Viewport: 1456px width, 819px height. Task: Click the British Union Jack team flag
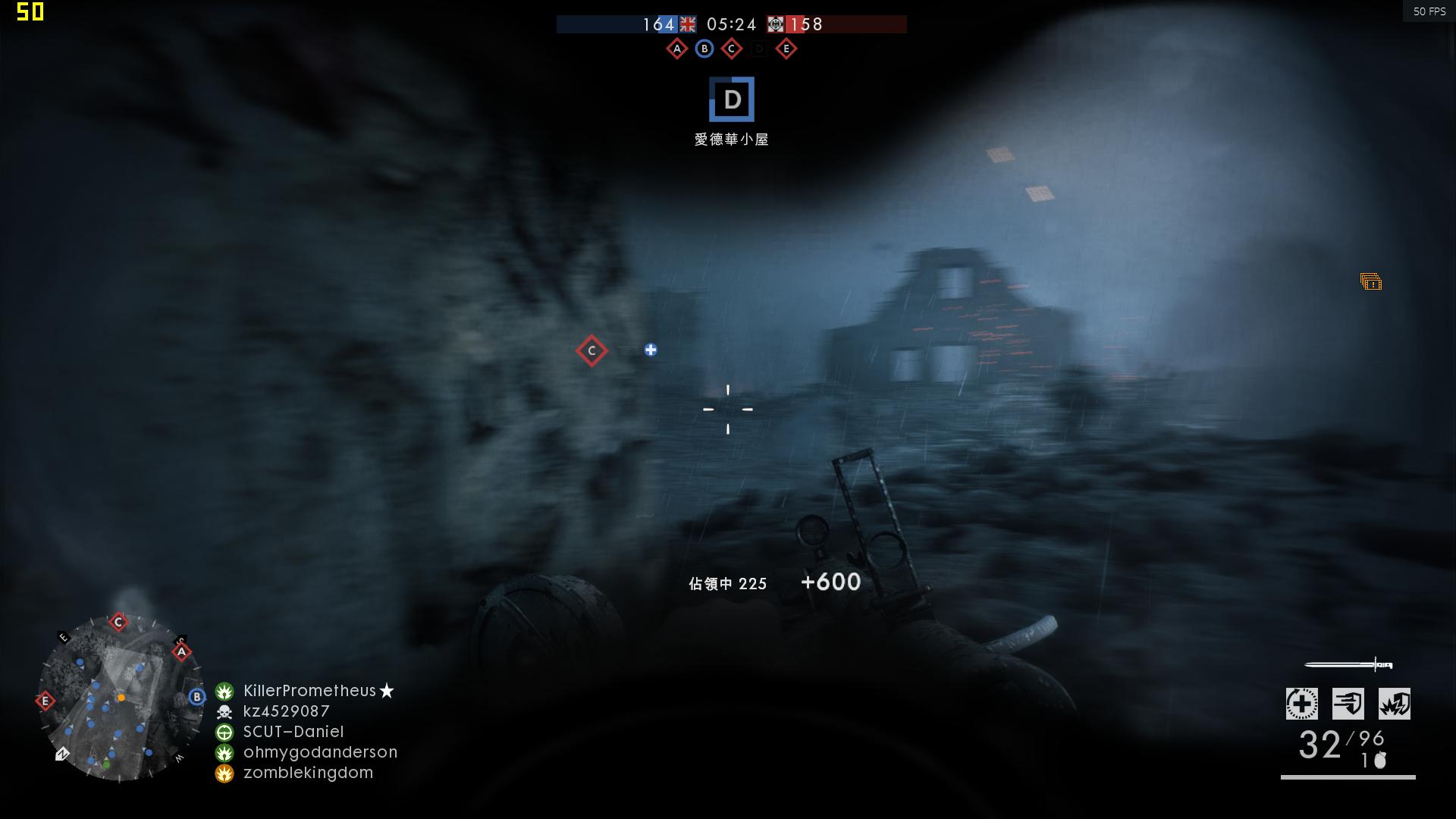(x=686, y=24)
